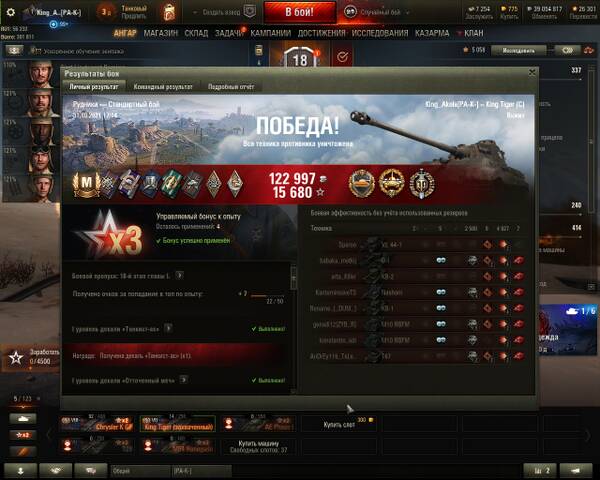The height and width of the screenshot is (480, 600).
Task: Close the battle results window
Action: click(x=532, y=73)
